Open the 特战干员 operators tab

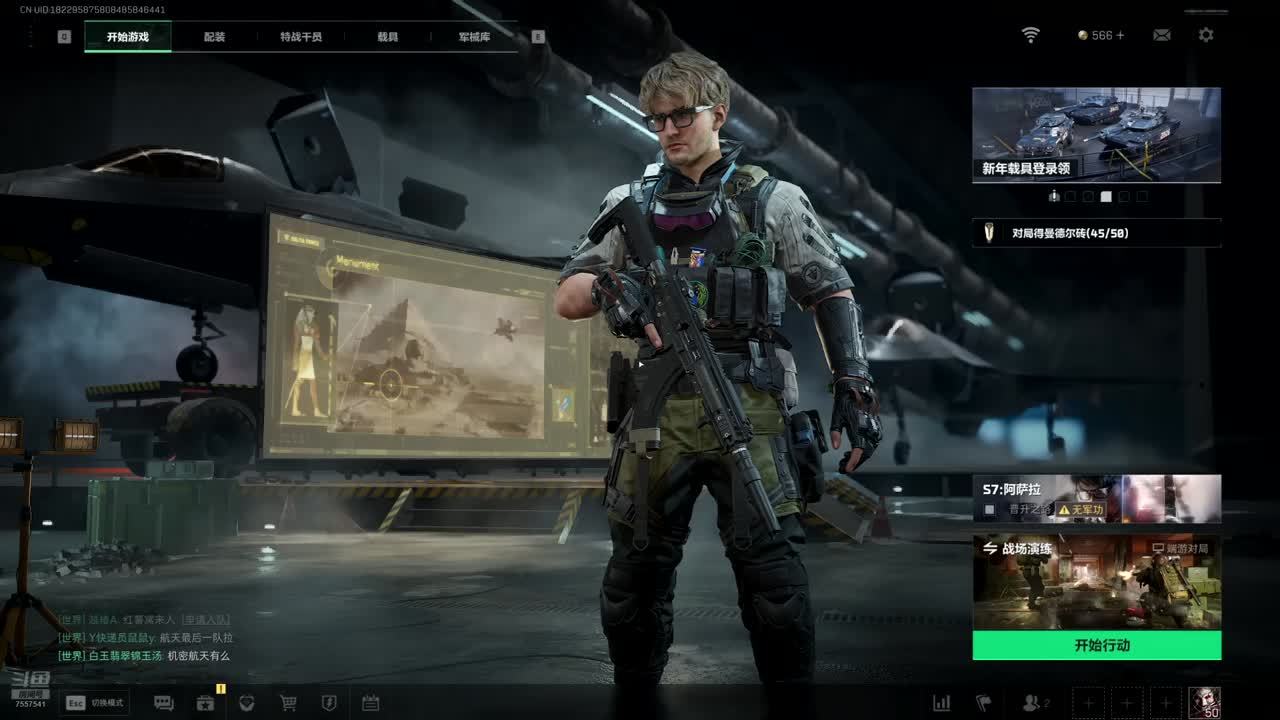pos(301,37)
